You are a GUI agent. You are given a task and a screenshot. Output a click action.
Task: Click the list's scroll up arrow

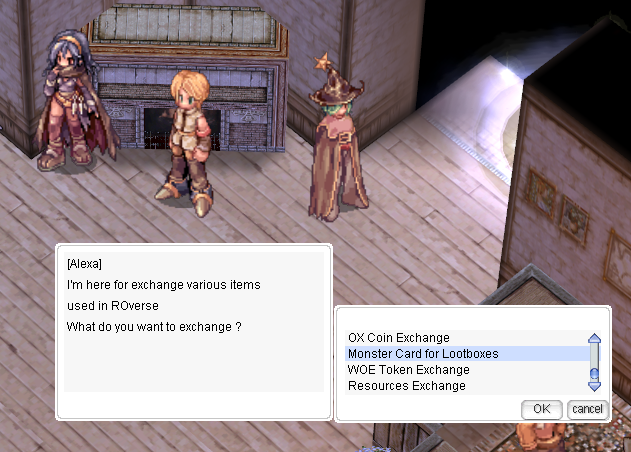[x=595, y=340]
